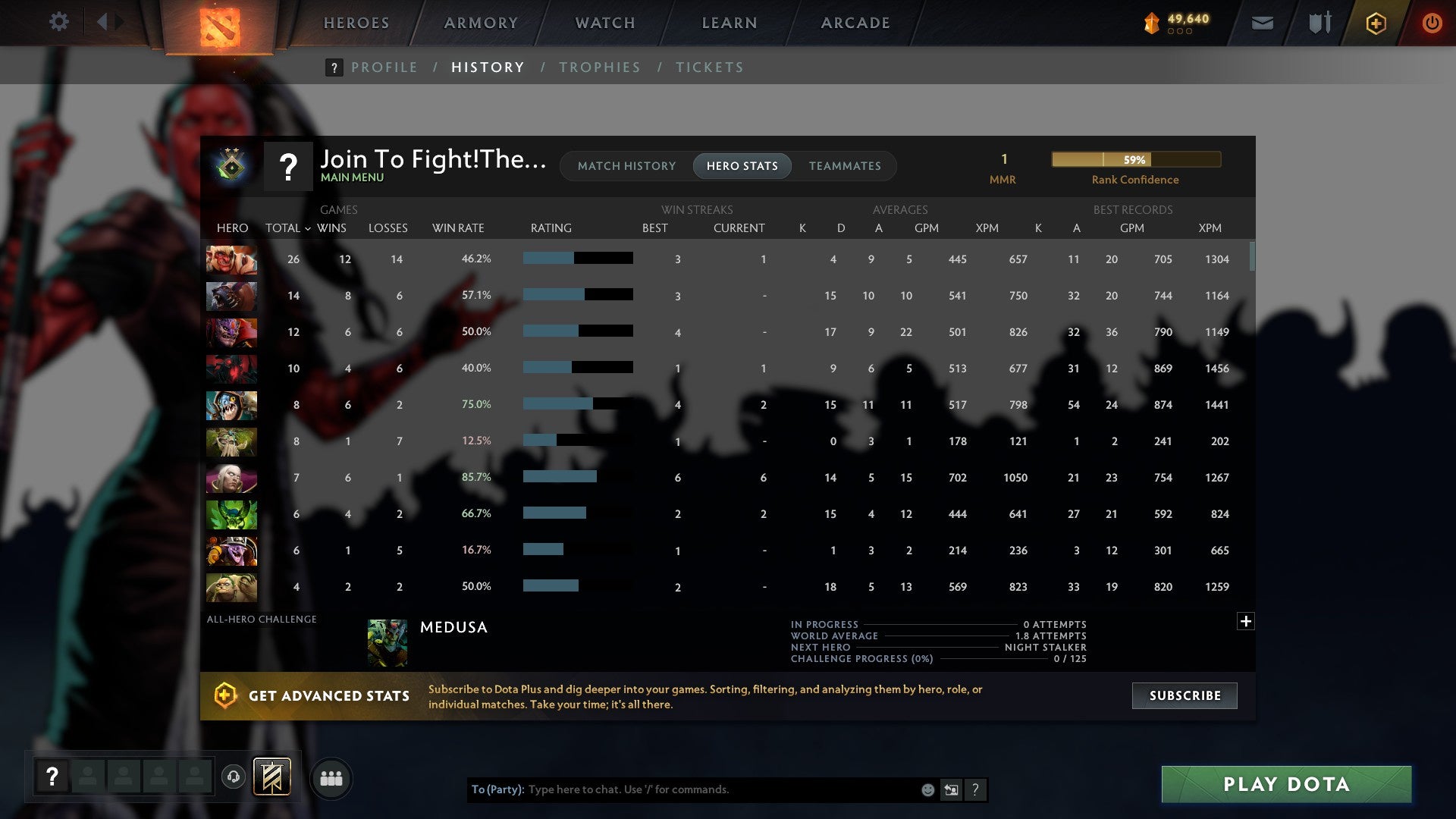This screenshot has height=819, width=1456.
Task: Click the power exit icon top right
Action: 1432,23
